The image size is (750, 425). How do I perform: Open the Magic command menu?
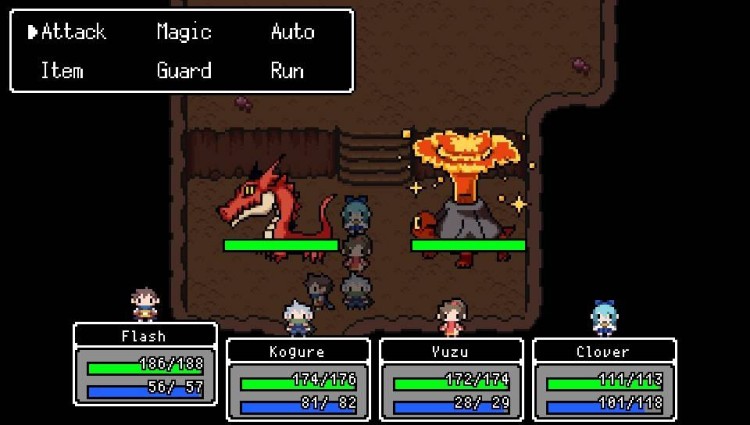[x=184, y=32]
